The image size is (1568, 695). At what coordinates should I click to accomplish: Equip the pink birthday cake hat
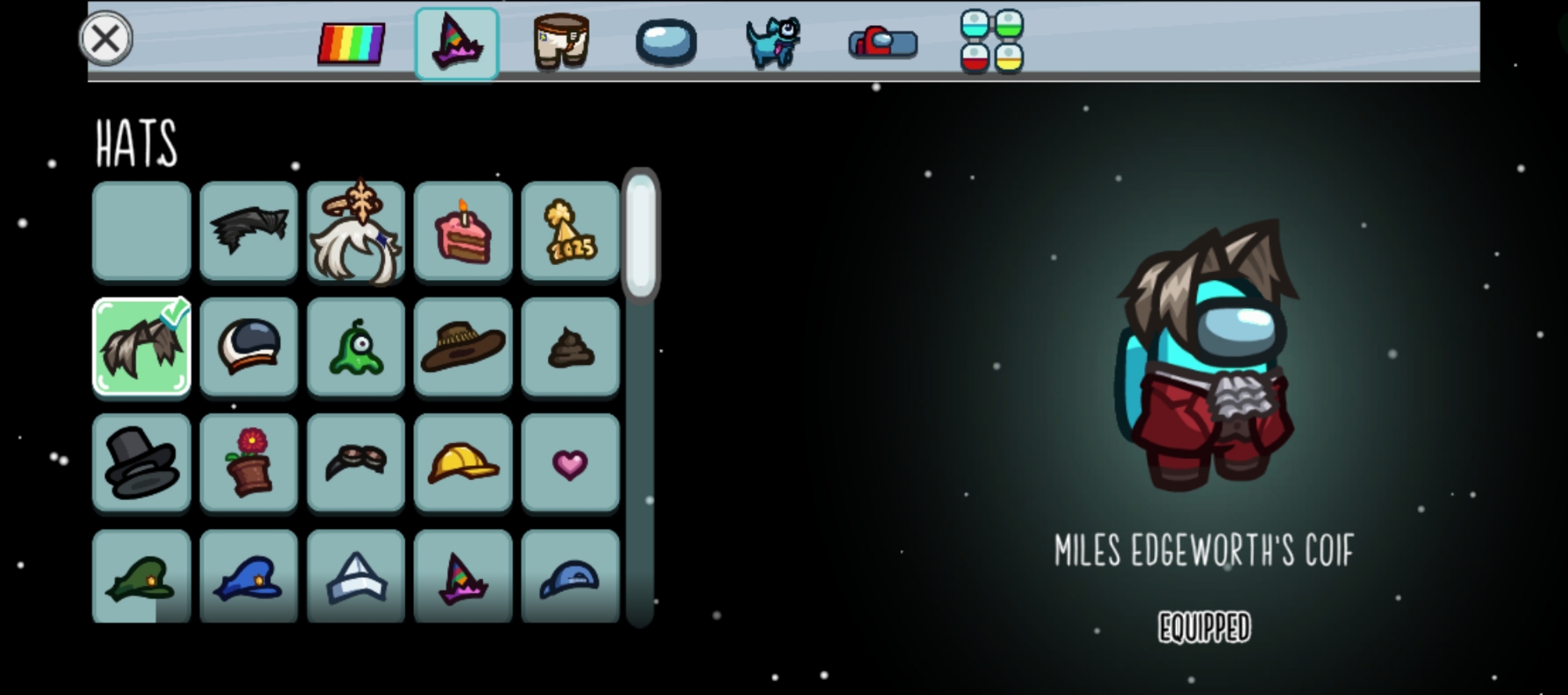(x=463, y=231)
